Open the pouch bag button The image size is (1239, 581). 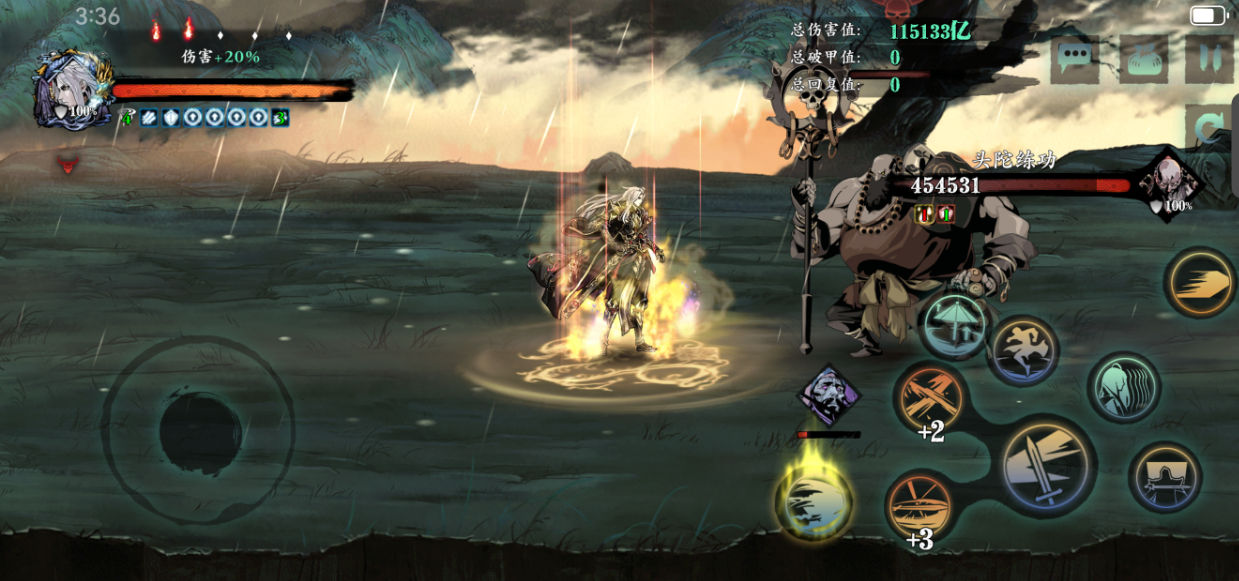1143,59
